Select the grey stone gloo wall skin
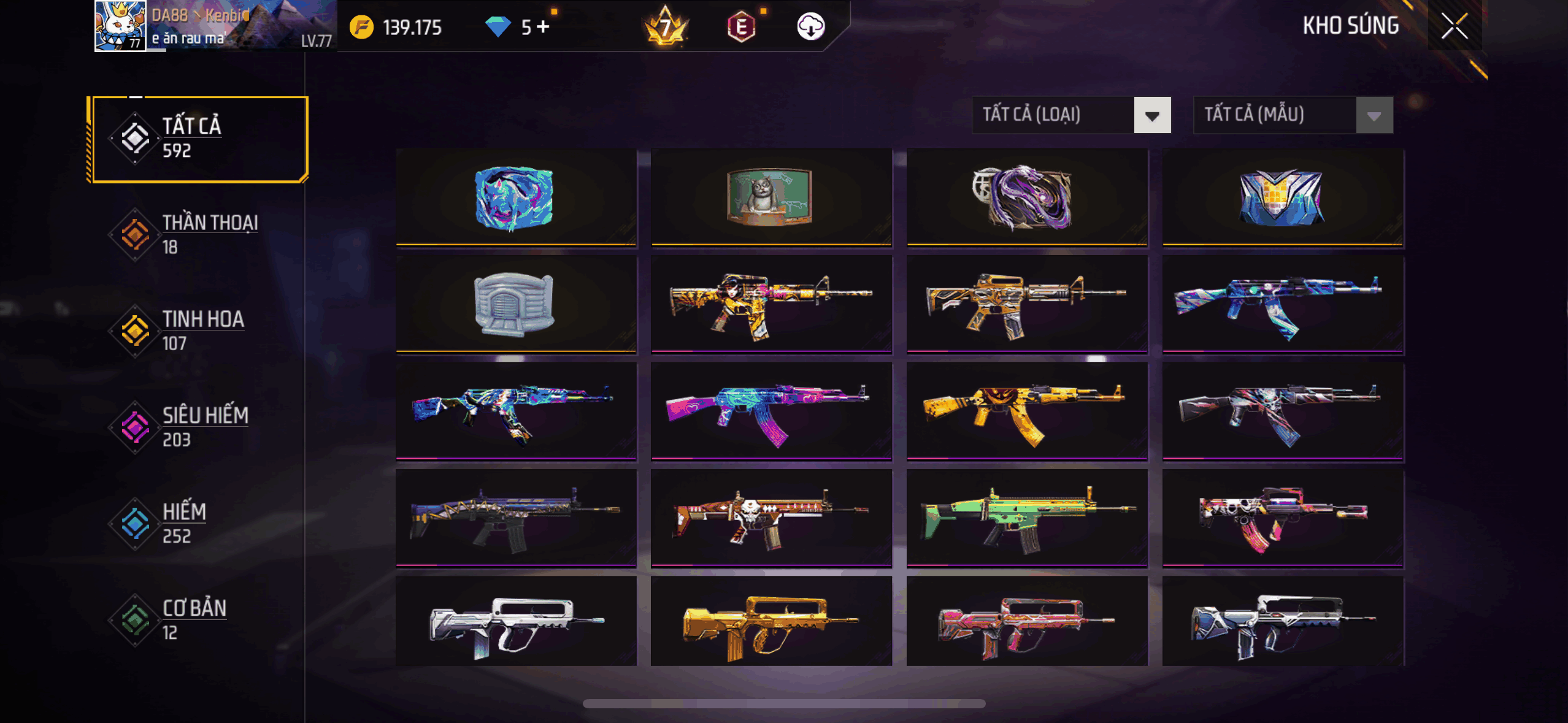 coord(516,304)
